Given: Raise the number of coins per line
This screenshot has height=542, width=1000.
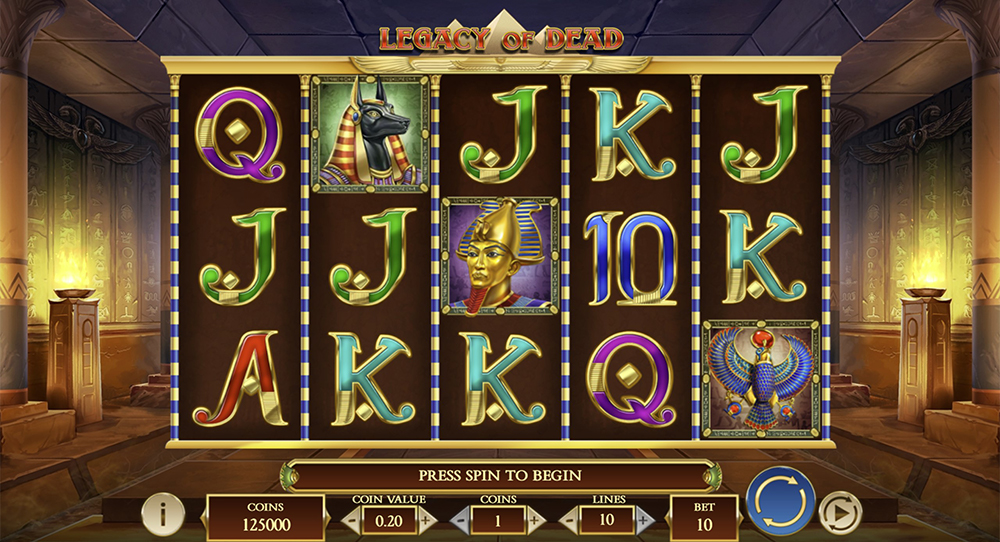Looking at the screenshot, I should [x=536, y=520].
